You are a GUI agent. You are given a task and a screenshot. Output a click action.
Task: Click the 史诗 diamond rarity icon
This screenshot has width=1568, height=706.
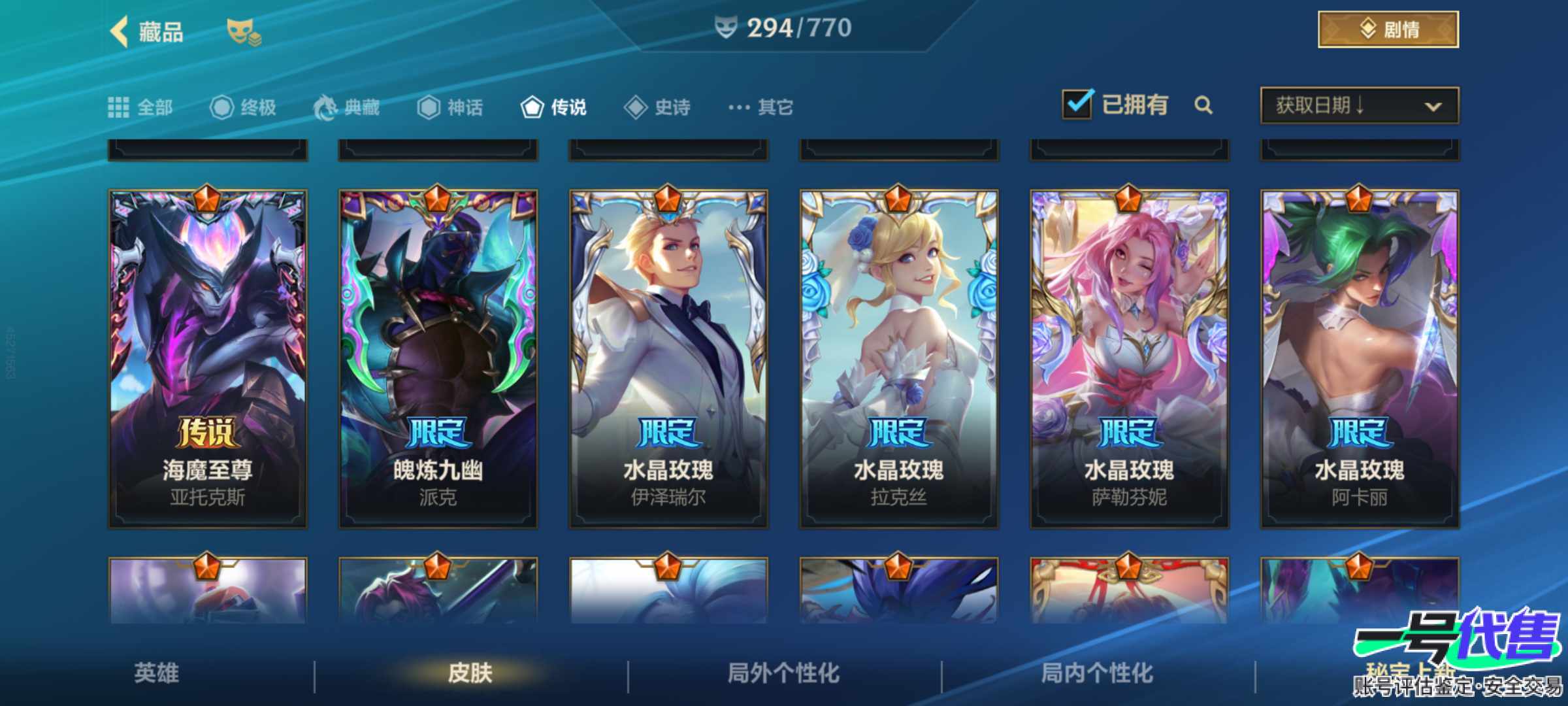pos(634,108)
